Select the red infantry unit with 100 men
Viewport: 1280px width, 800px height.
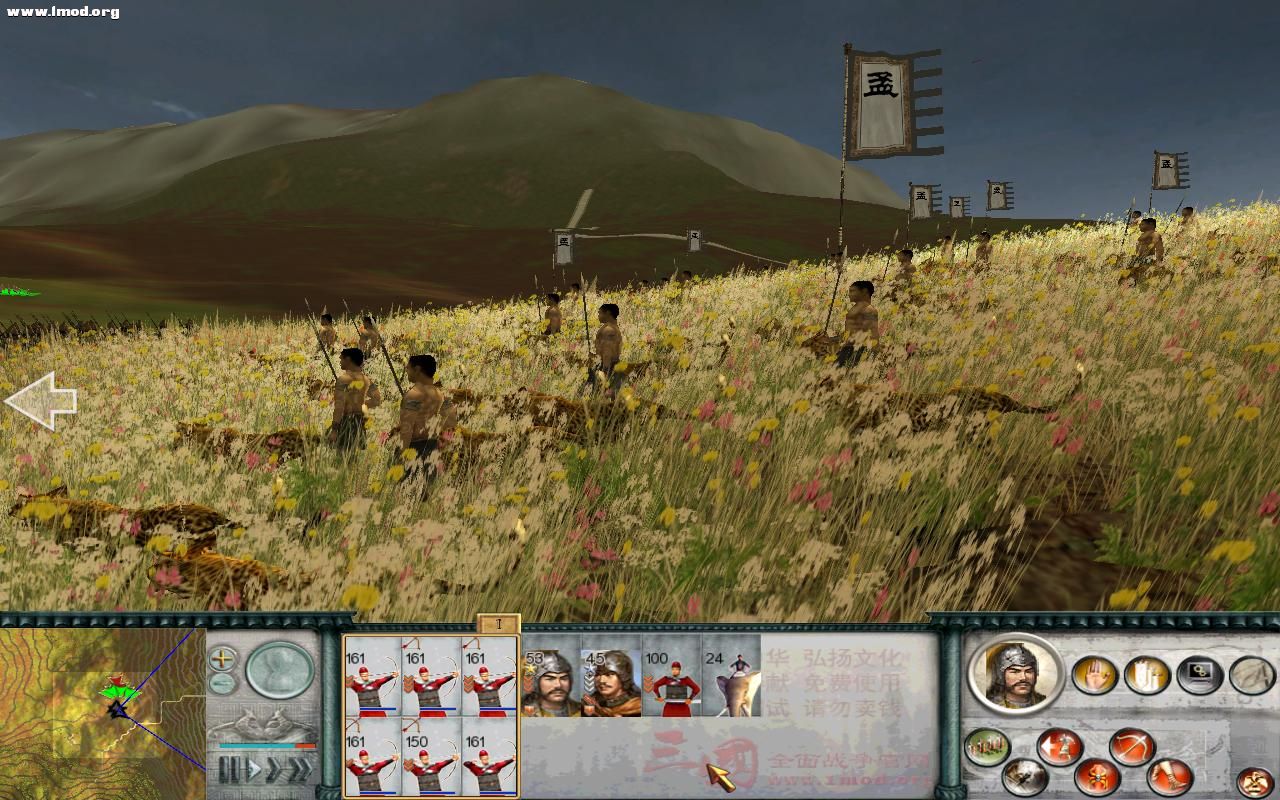(x=670, y=683)
